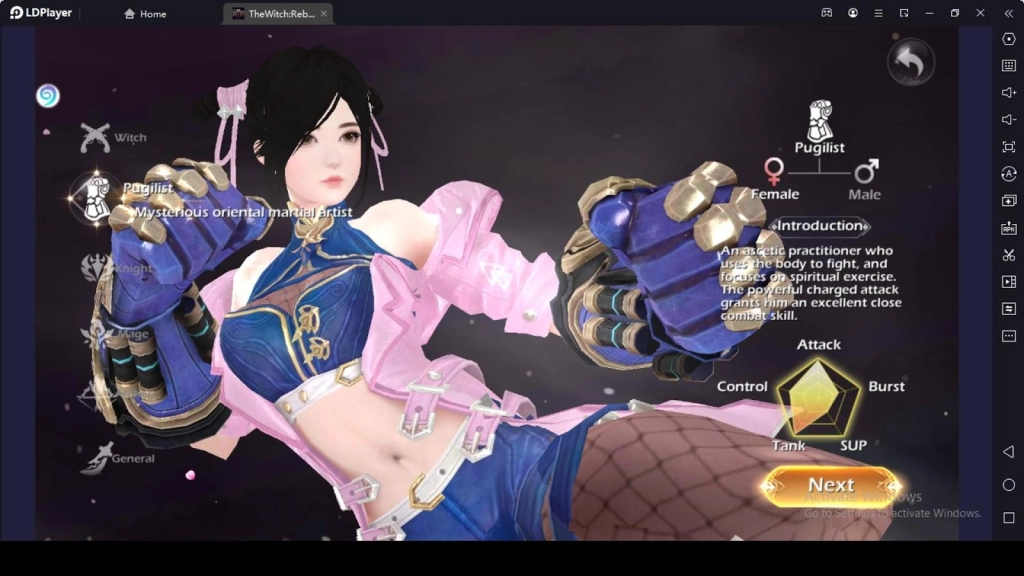Choose the Pugilist class entry
The width and height of the screenshot is (1024, 576).
pyautogui.click(x=97, y=194)
